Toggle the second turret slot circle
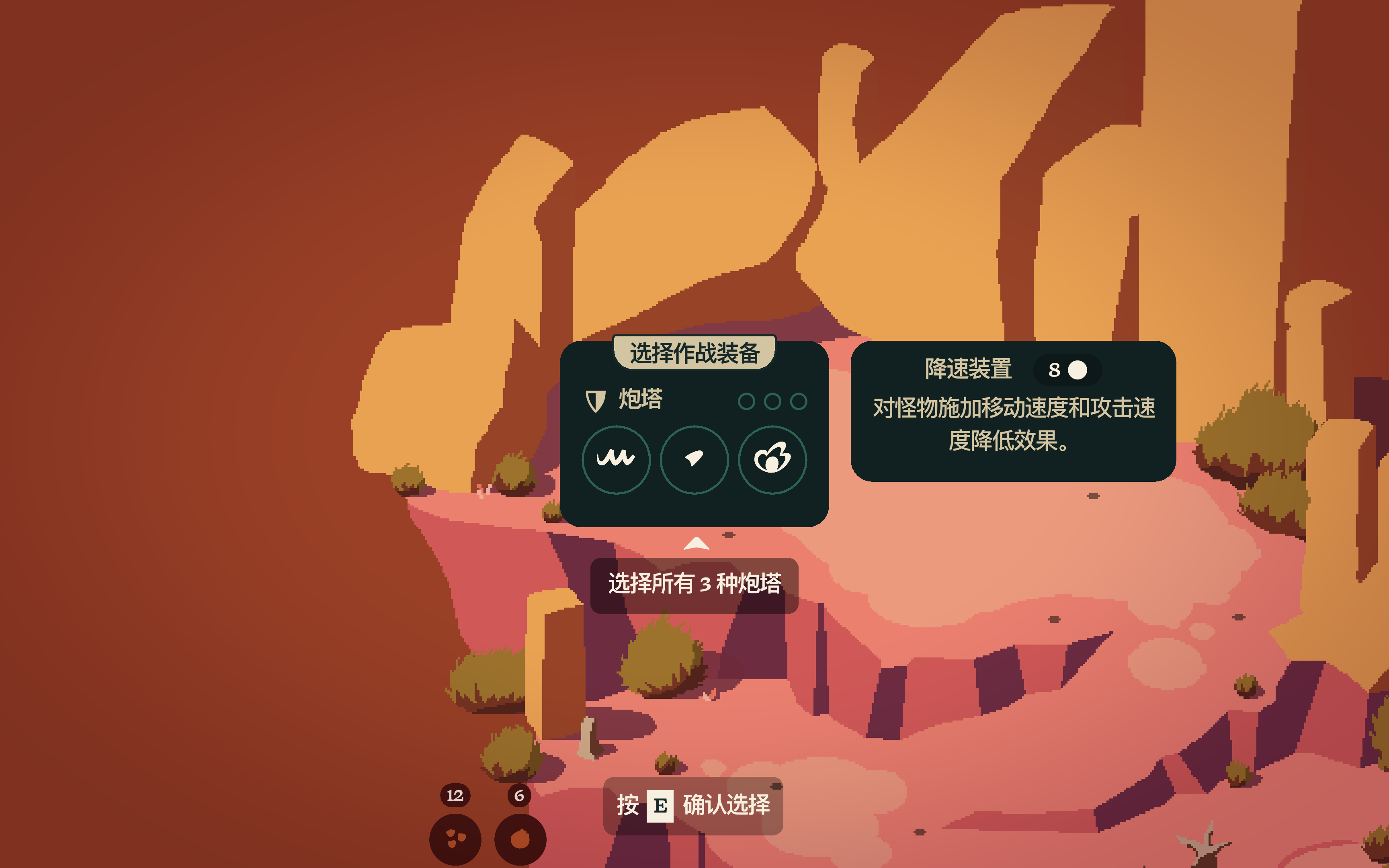Screen dimensions: 1389x868 point(774,402)
